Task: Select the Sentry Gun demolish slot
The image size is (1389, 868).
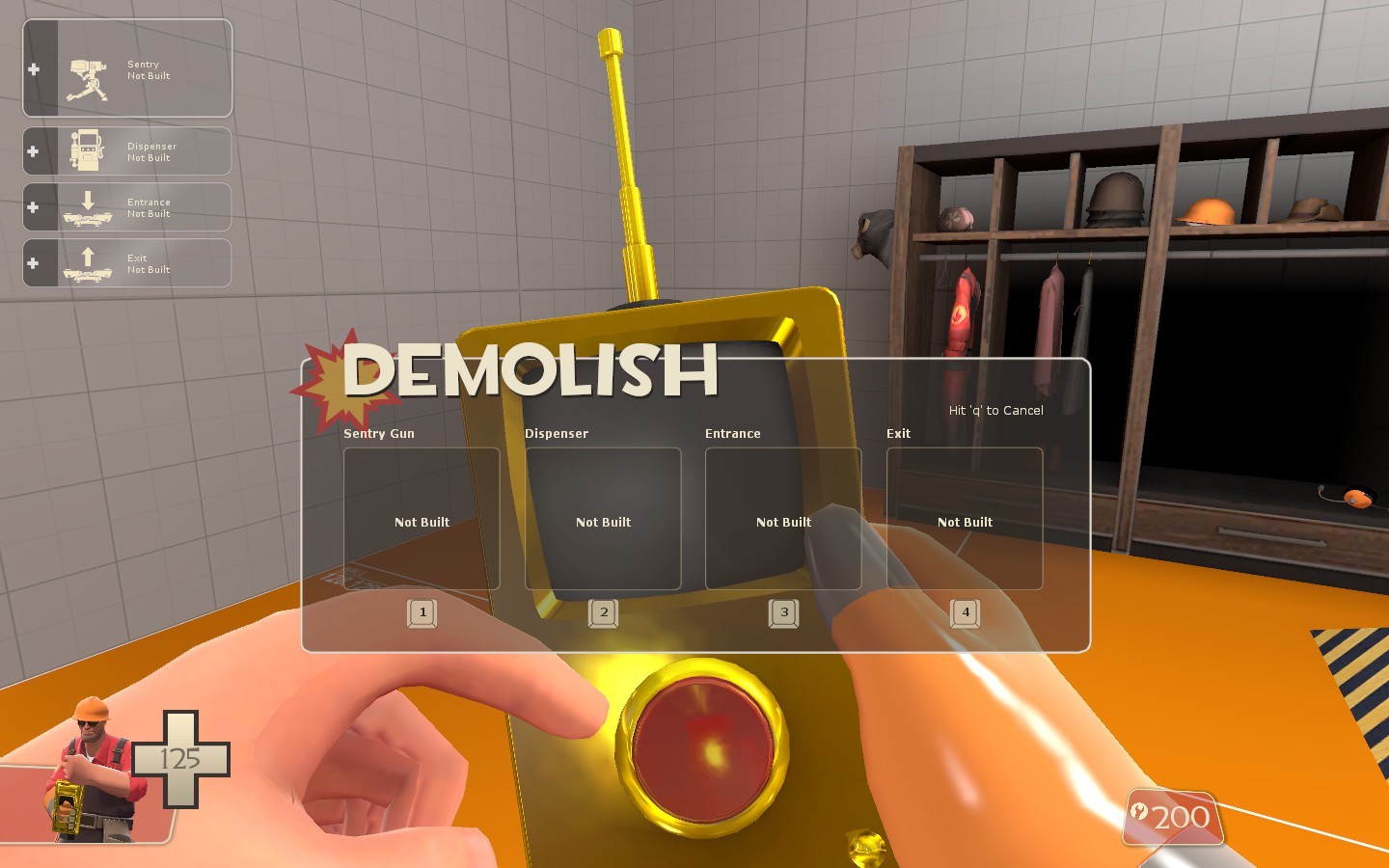Action: (421, 518)
